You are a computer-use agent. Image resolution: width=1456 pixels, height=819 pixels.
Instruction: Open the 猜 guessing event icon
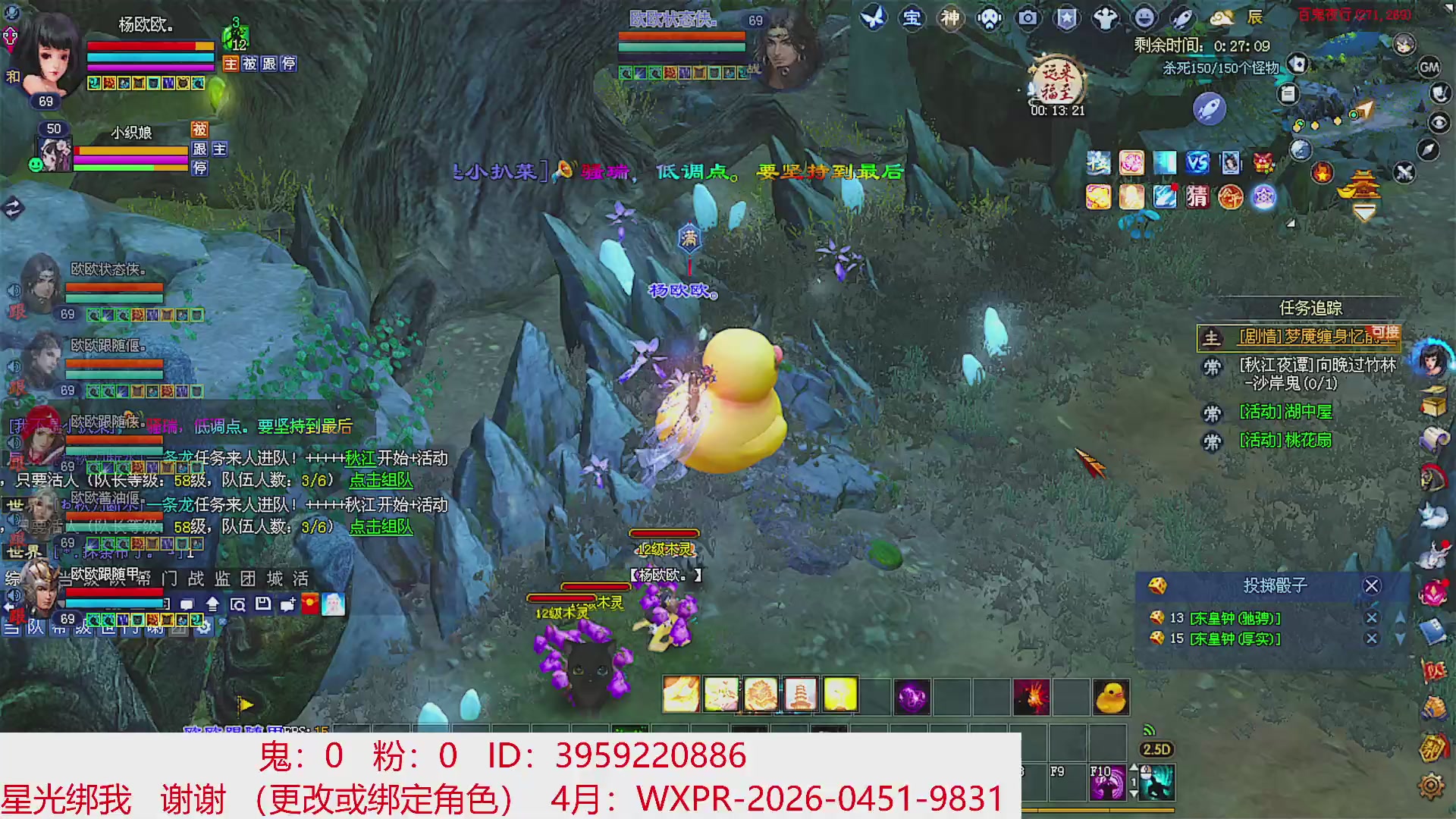coord(1197,197)
